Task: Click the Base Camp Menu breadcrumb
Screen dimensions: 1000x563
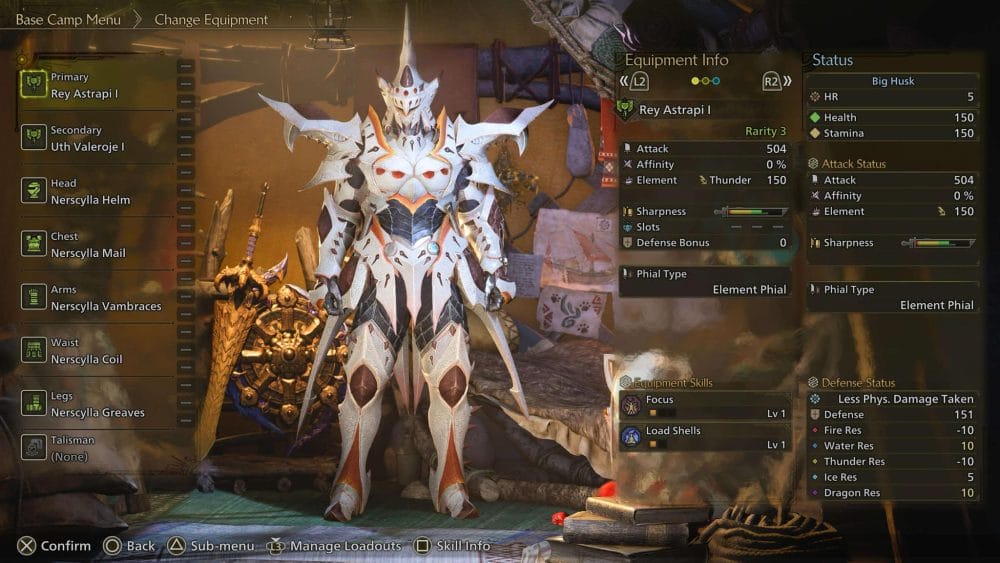Action: click(68, 20)
